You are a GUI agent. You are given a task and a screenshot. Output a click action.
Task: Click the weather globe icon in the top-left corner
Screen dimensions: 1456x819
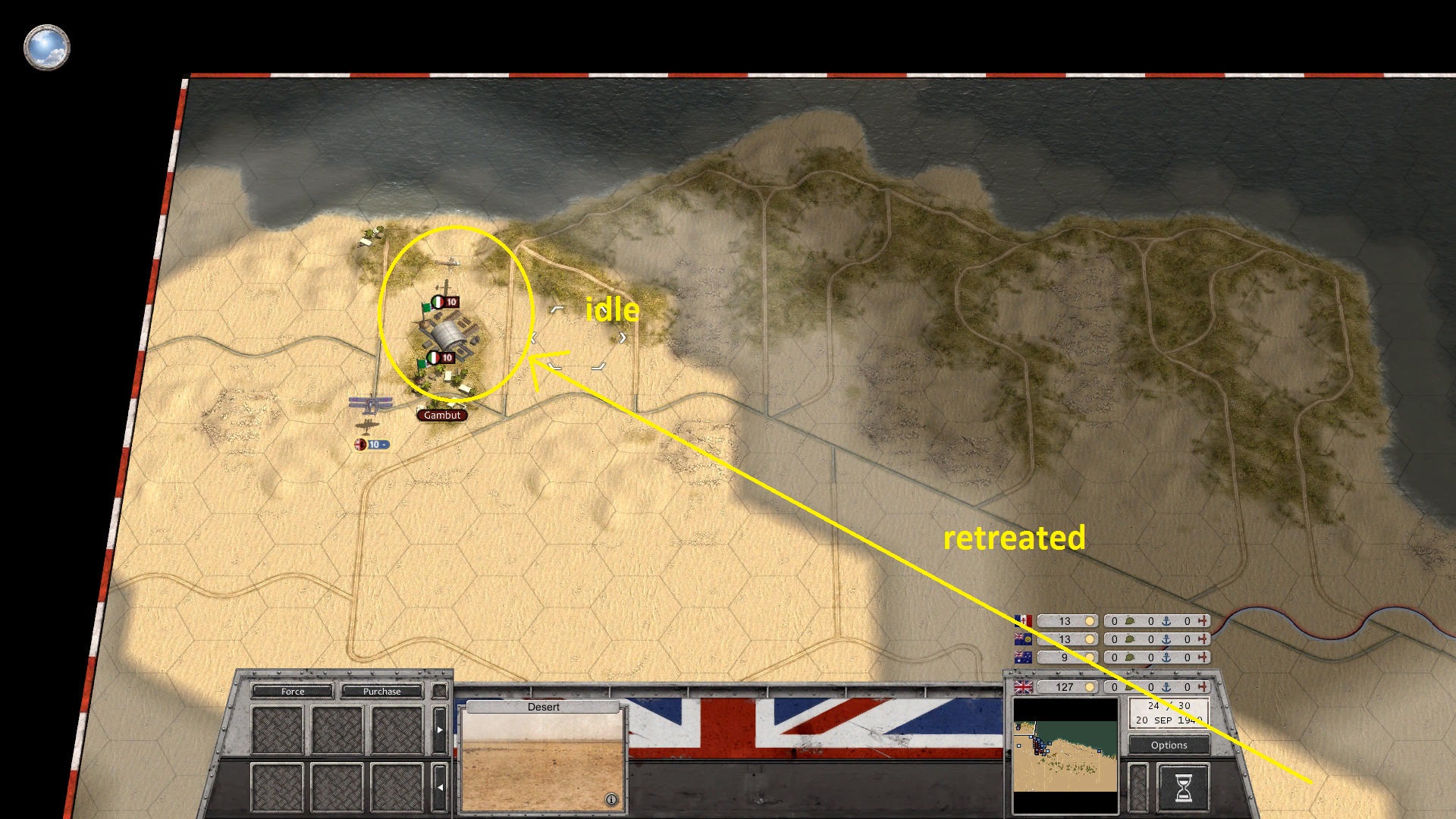pos(47,47)
